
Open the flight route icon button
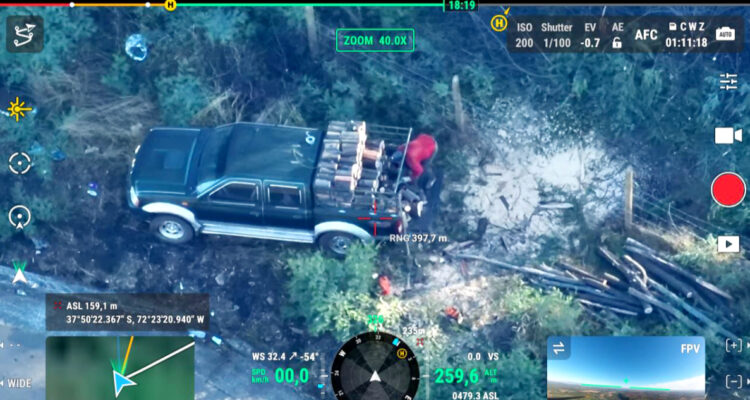point(25,35)
